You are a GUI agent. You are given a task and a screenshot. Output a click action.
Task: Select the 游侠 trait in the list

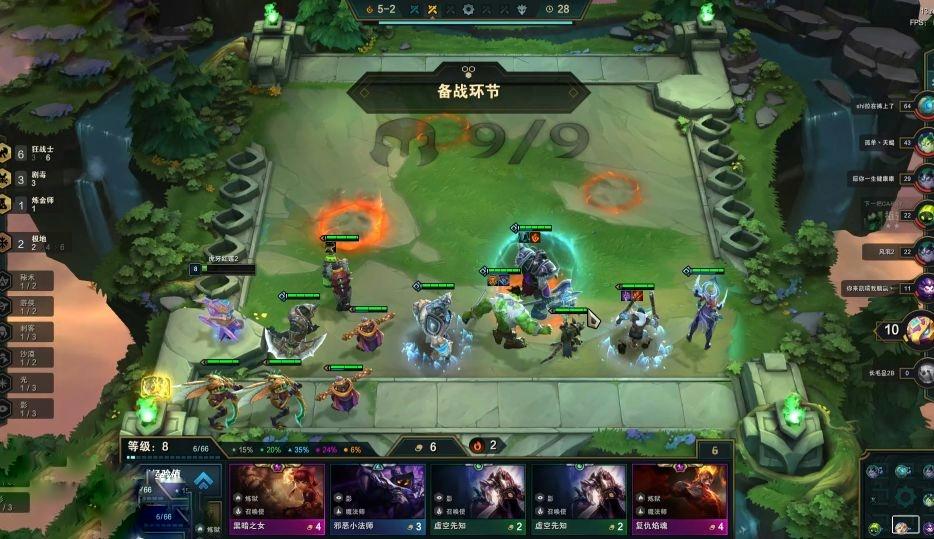27,305
